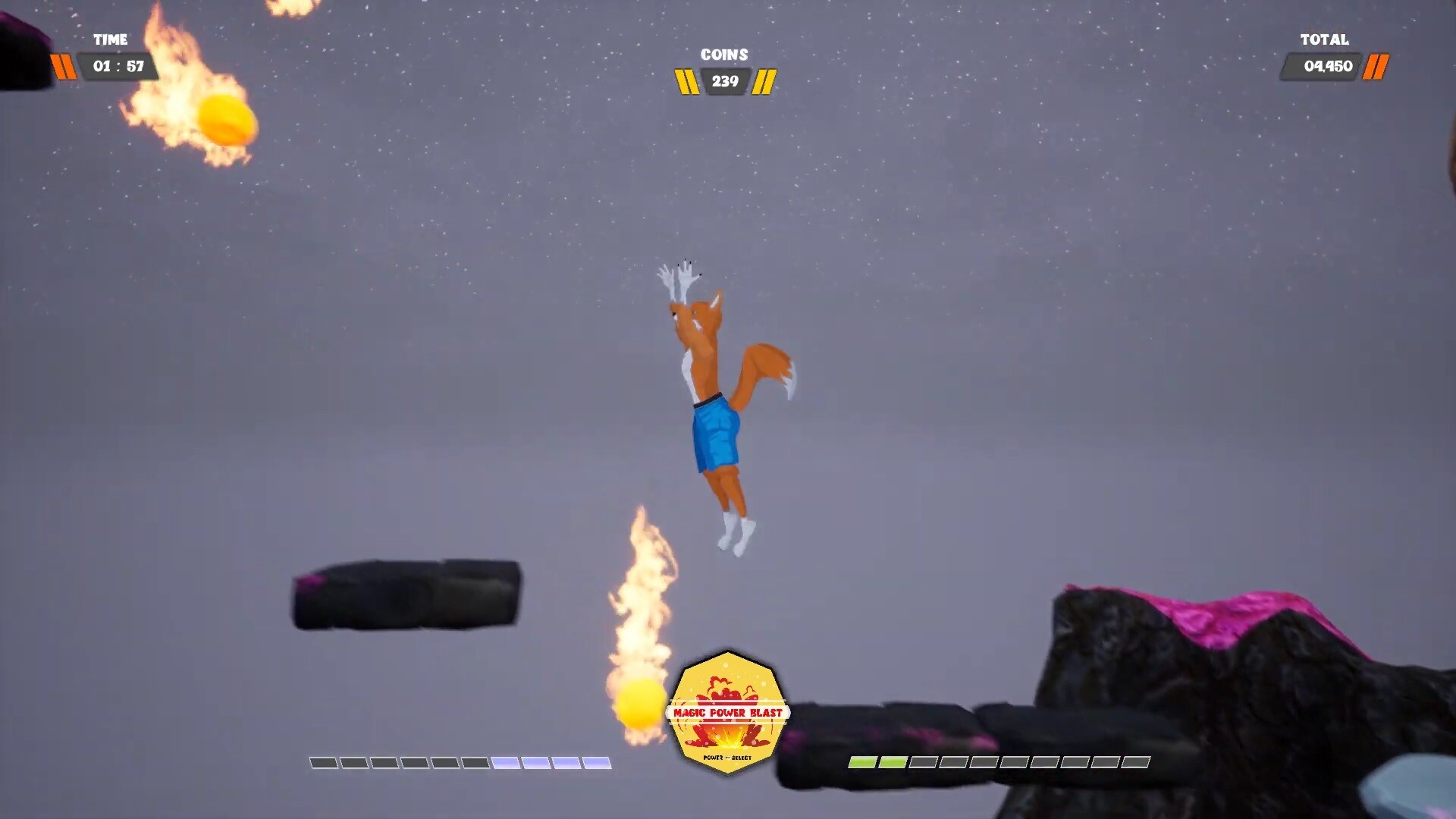Click the yellow bars right of the coin counter
This screenshot has height=819, width=1456.
point(766,82)
